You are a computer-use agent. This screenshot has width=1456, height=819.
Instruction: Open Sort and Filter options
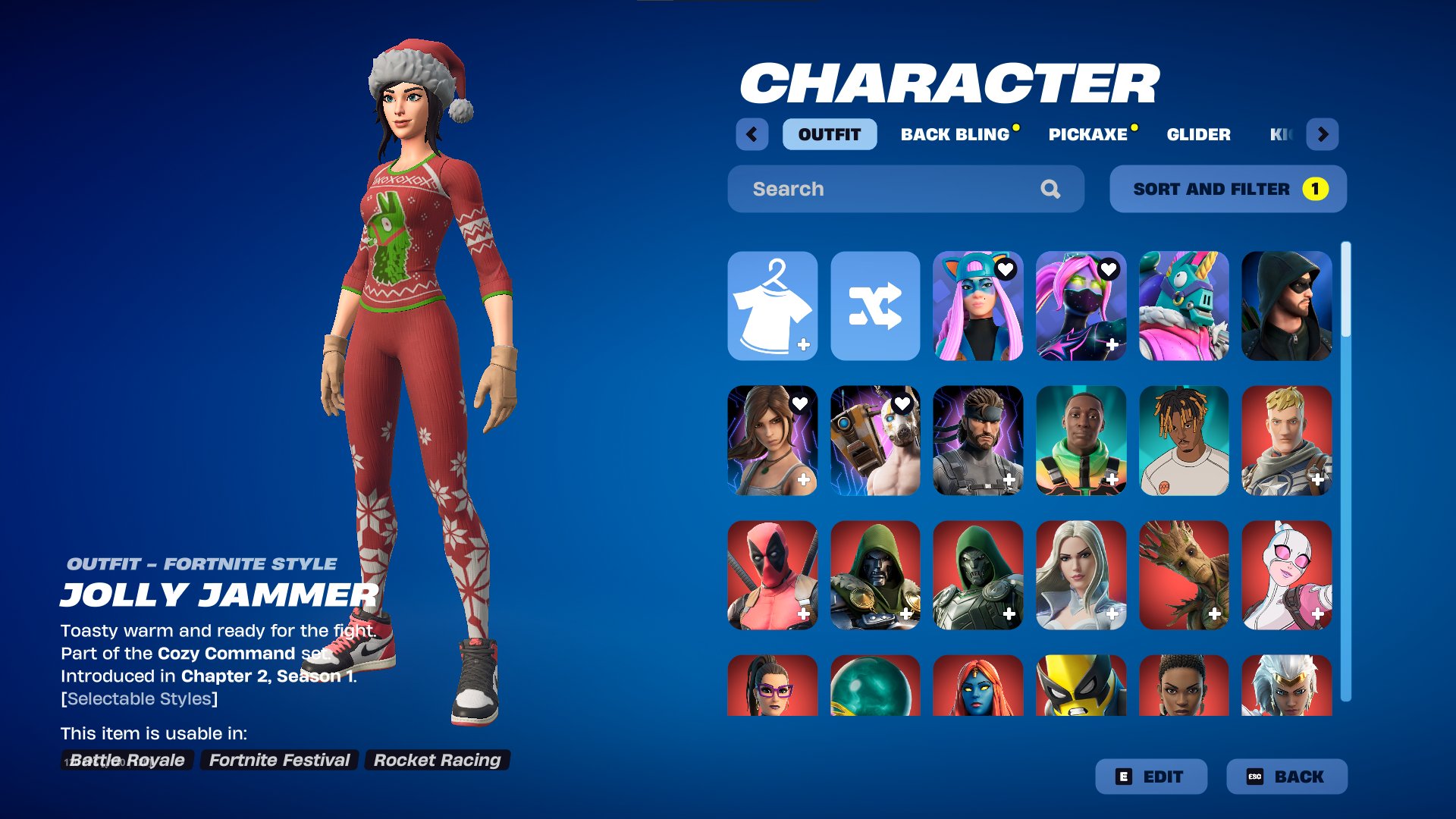(1227, 189)
